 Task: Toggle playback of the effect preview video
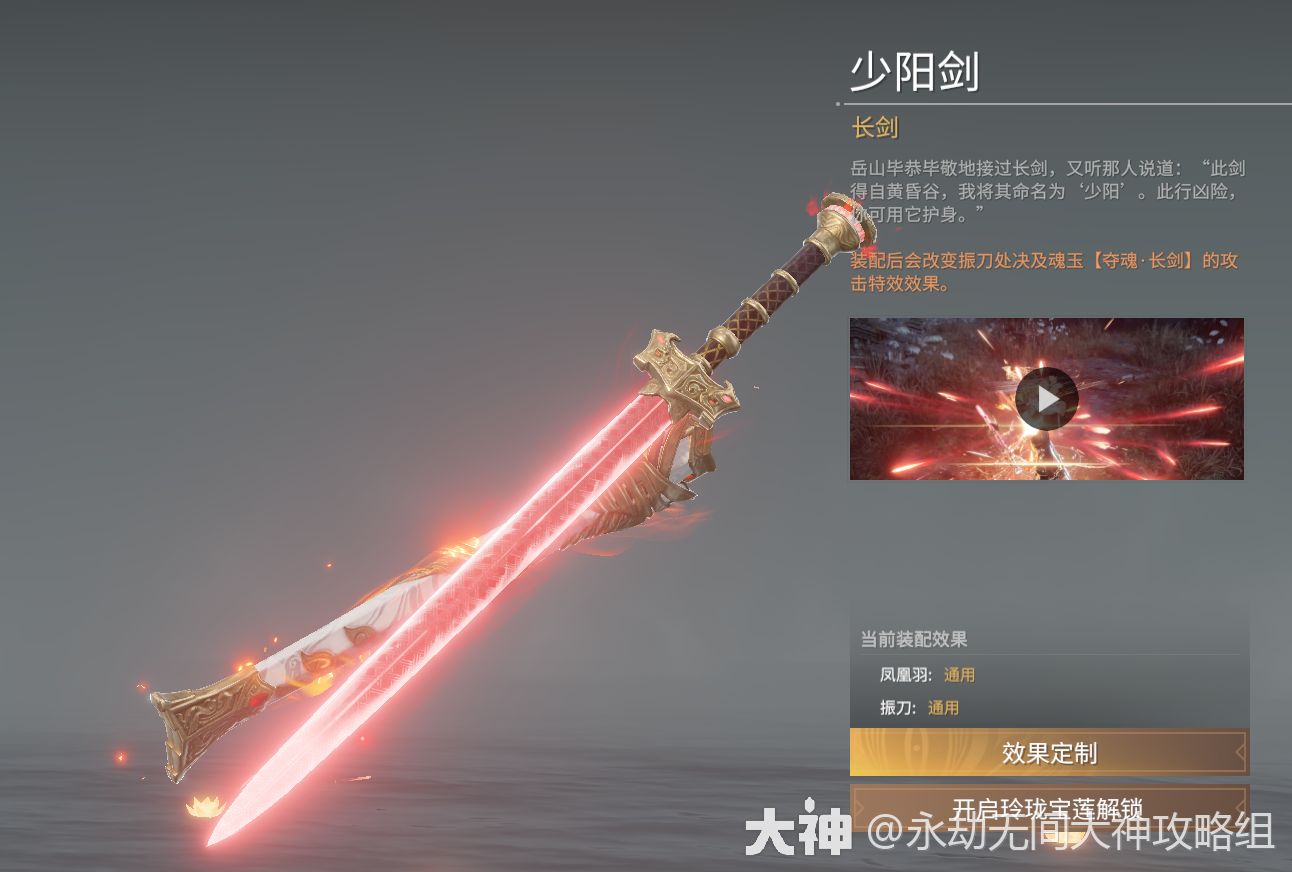point(1046,399)
